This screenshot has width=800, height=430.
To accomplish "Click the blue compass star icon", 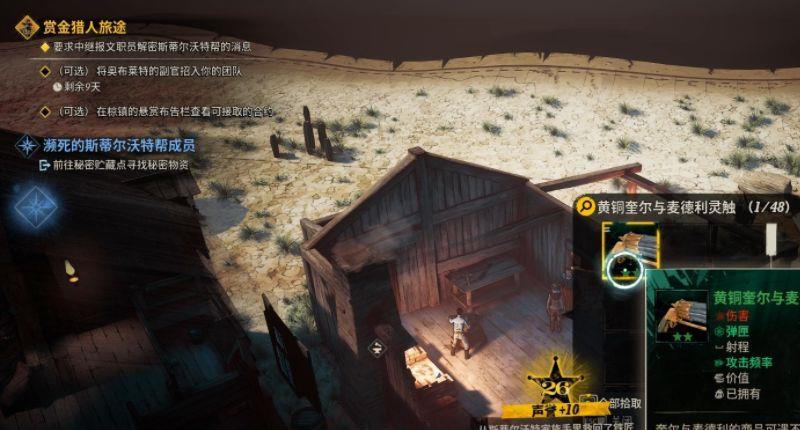I will point(36,206).
